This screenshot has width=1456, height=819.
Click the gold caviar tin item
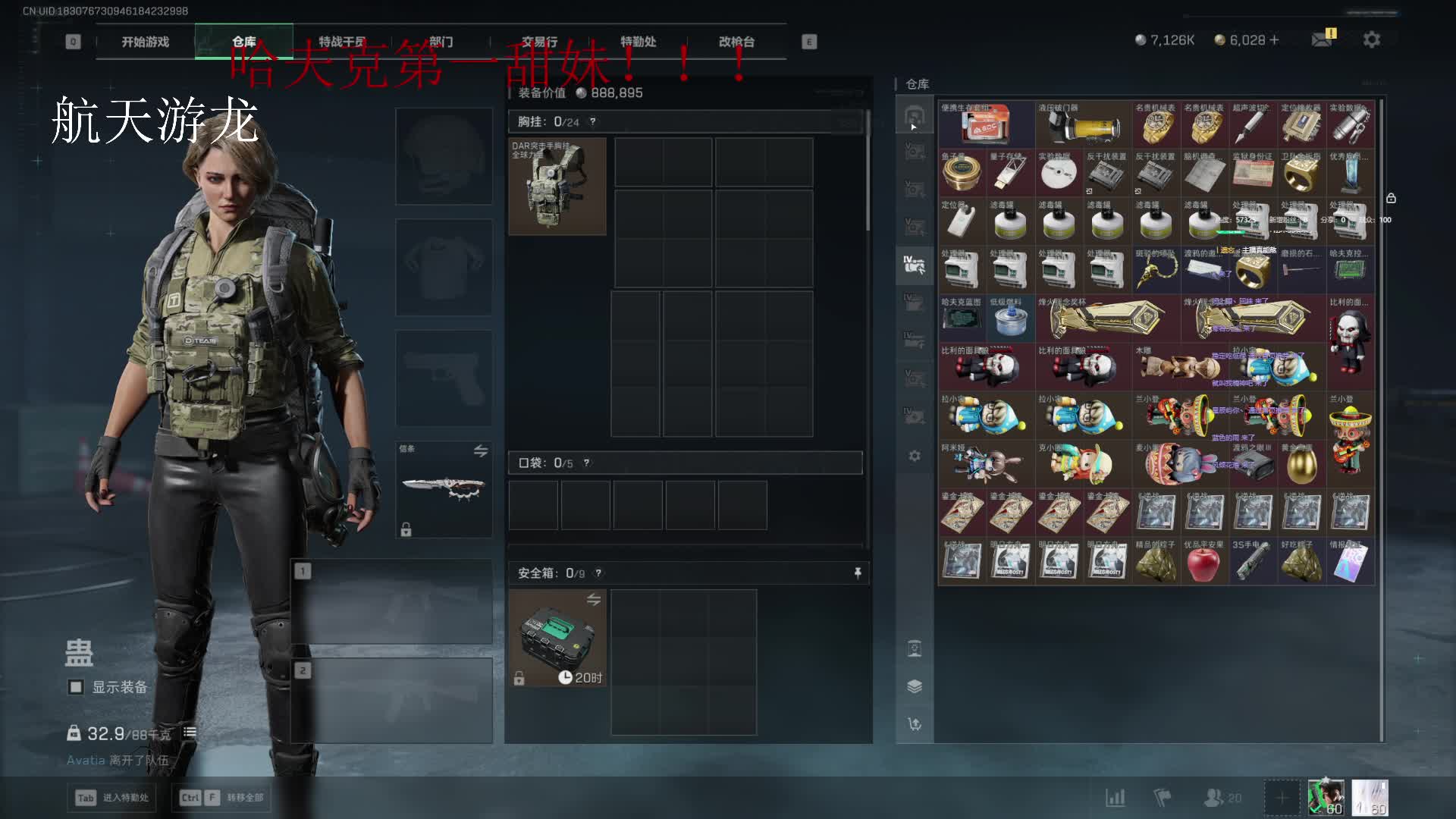962,174
